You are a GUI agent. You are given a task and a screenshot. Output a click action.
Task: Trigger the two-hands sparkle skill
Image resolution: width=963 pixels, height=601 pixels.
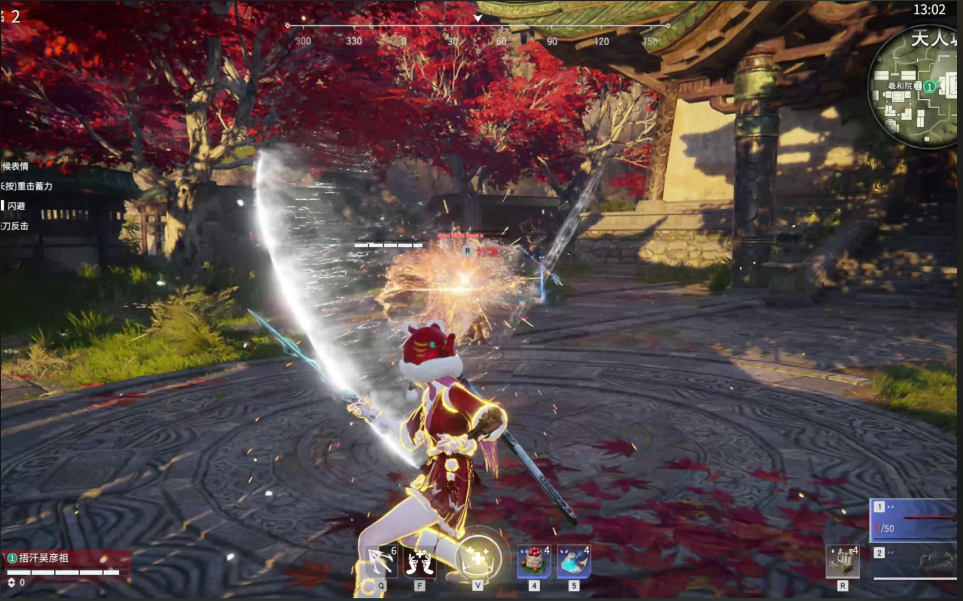click(420, 561)
